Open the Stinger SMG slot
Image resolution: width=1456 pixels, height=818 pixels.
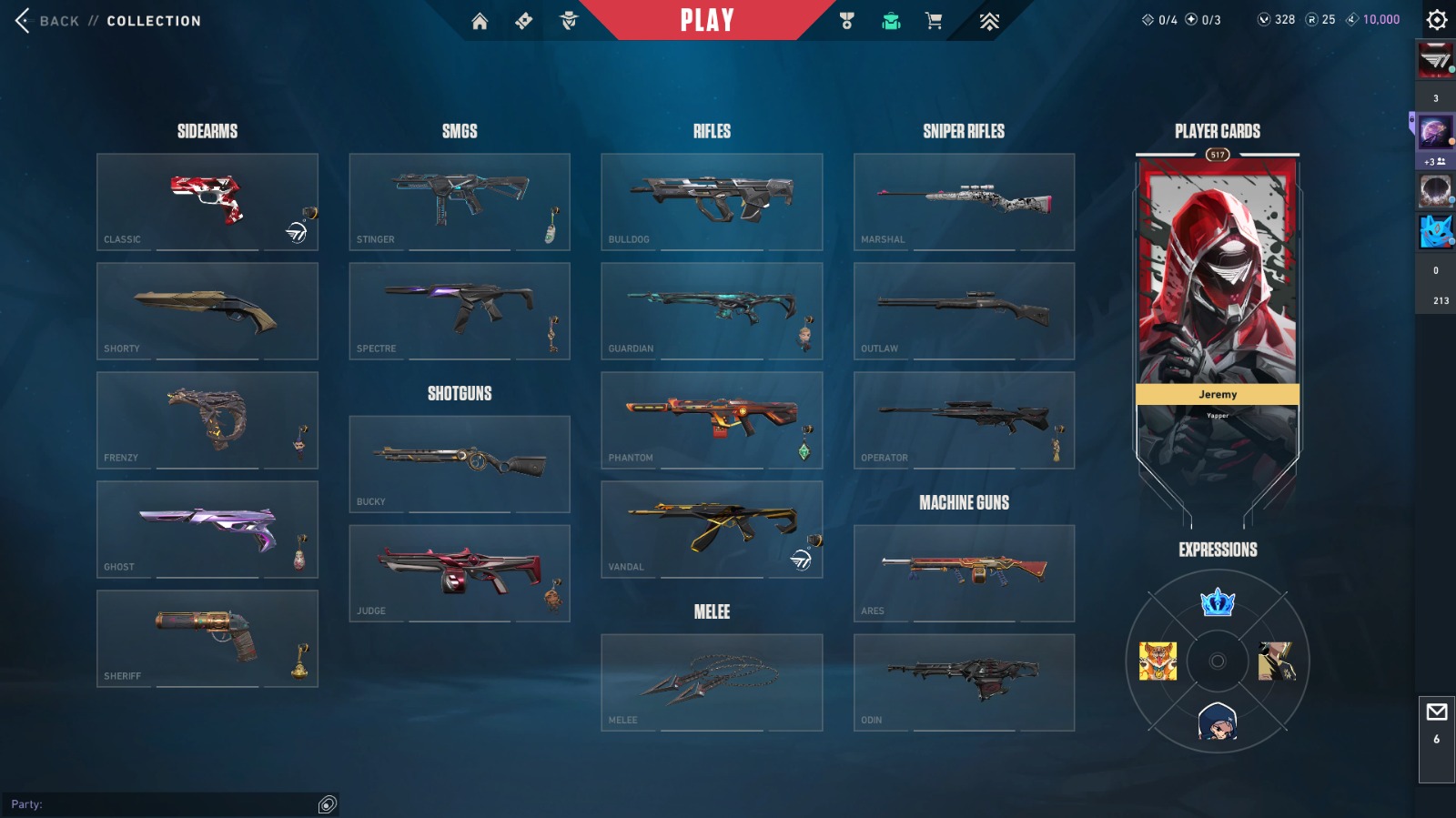pyautogui.click(x=460, y=201)
